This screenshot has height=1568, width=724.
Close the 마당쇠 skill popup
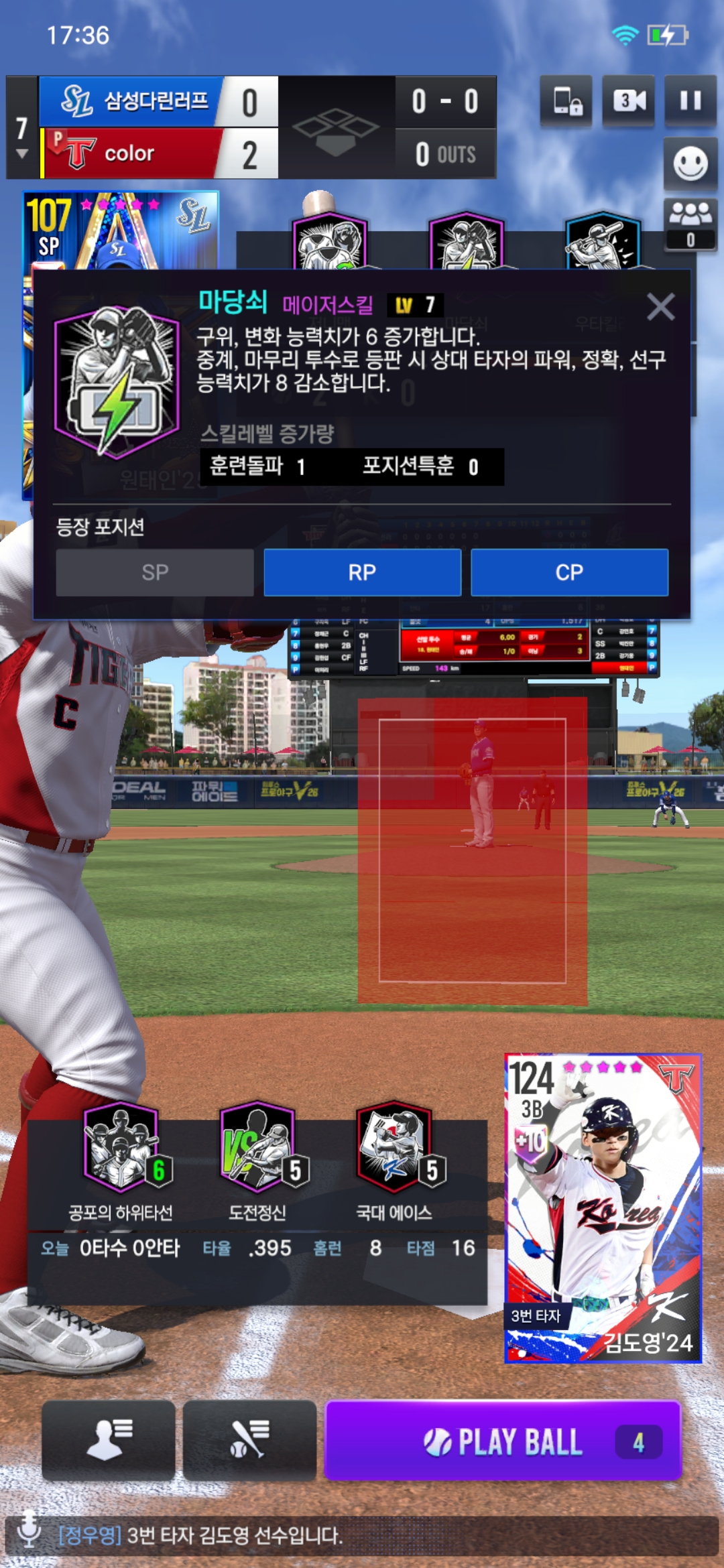[660, 307]
